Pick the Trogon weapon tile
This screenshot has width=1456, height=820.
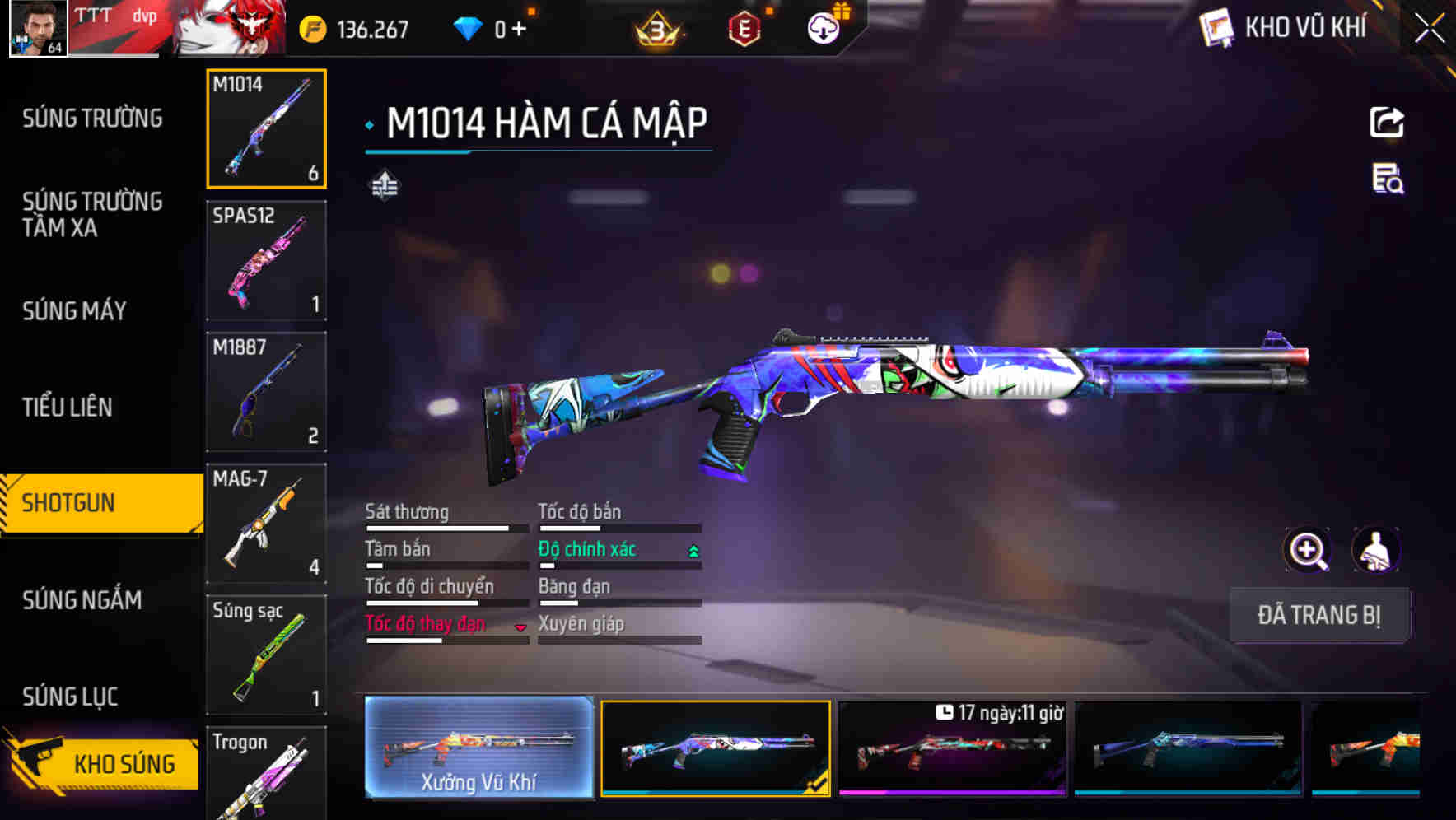(x=266, y=774)
